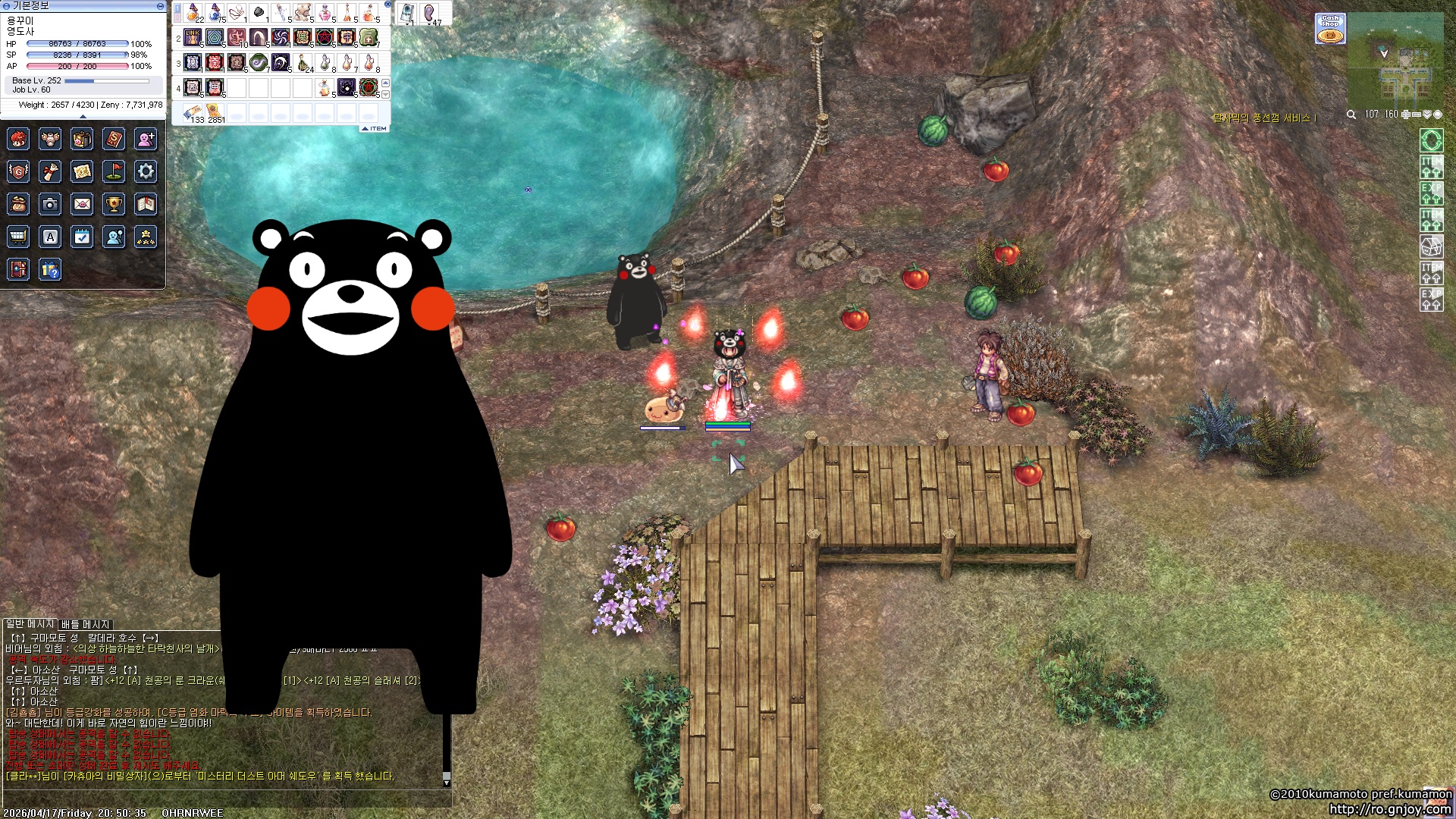Click the minimap
1456x819 pixels.
tap(1395, 61)
